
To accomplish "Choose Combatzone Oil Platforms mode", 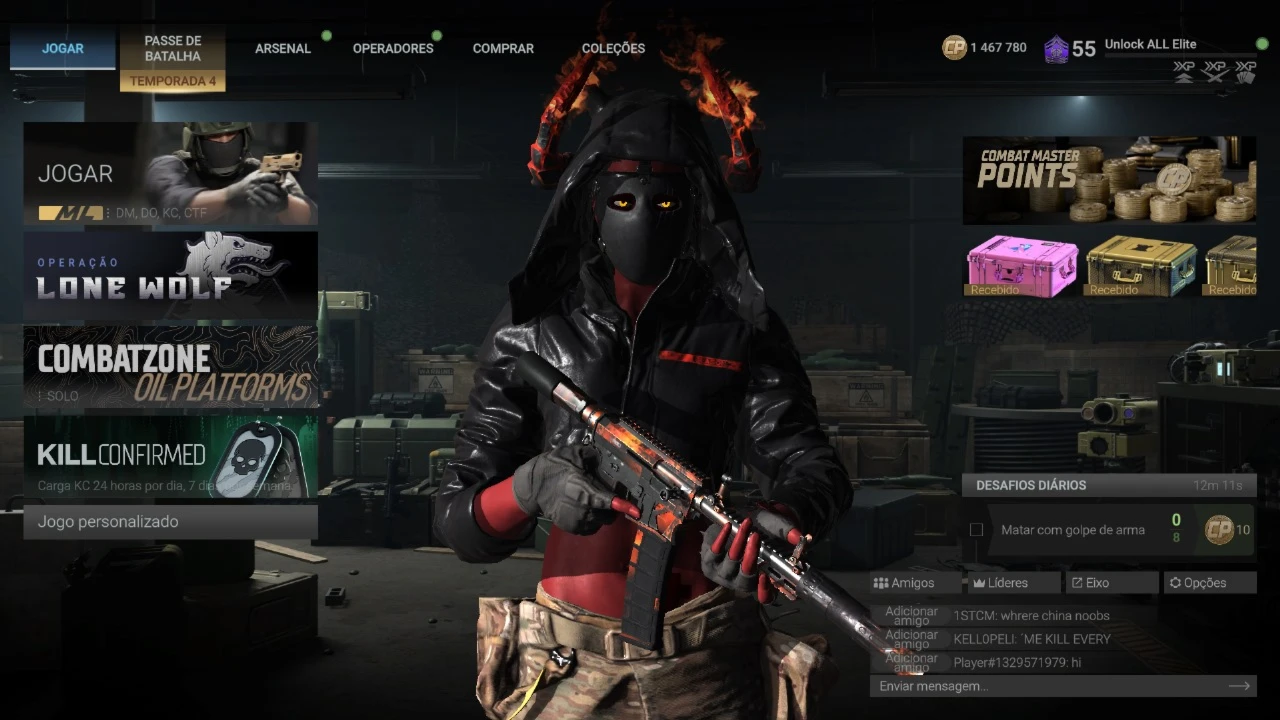I will pyautogui.click(x=170, y=367).
